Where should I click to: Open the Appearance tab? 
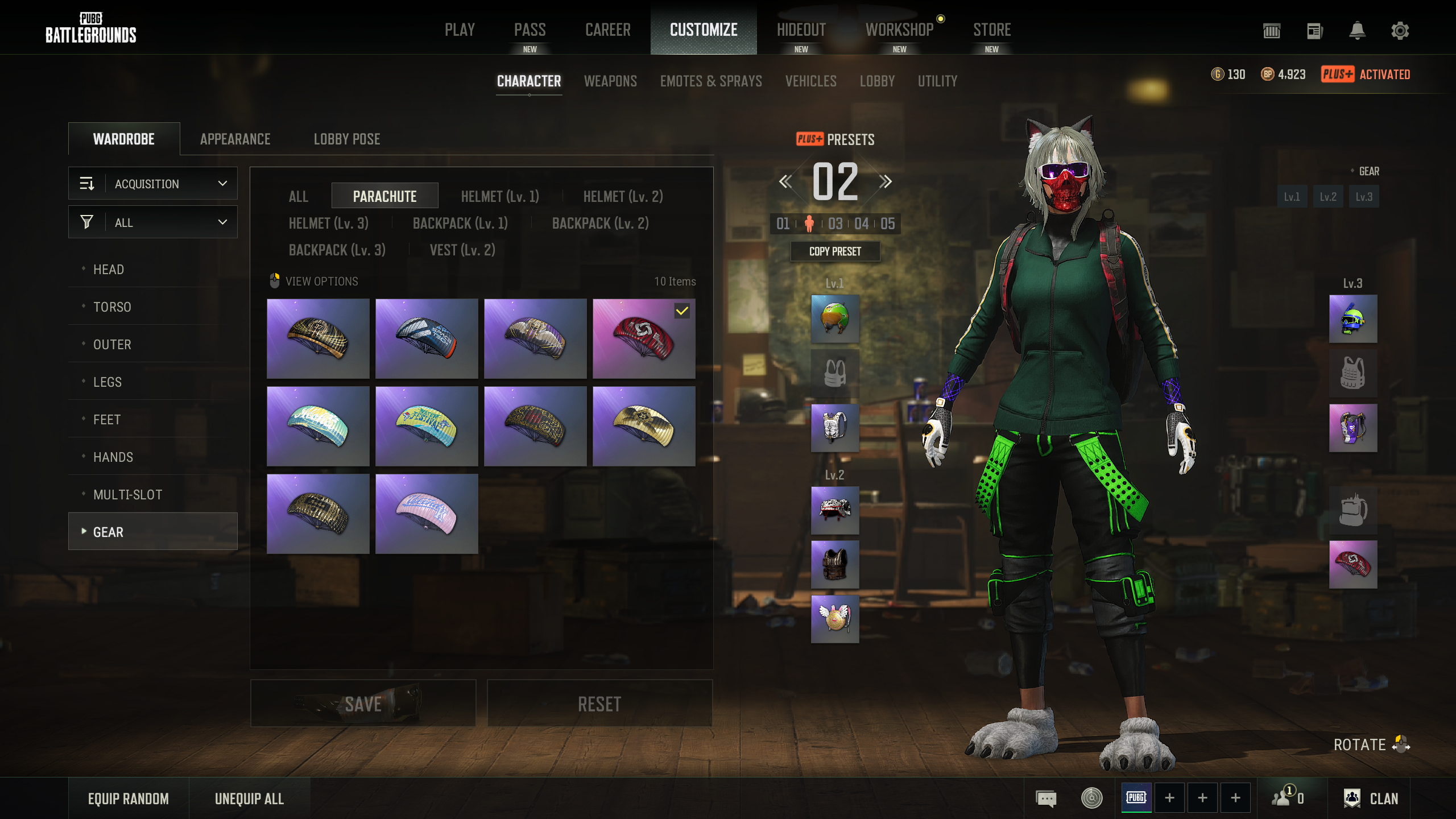[235, 139]
